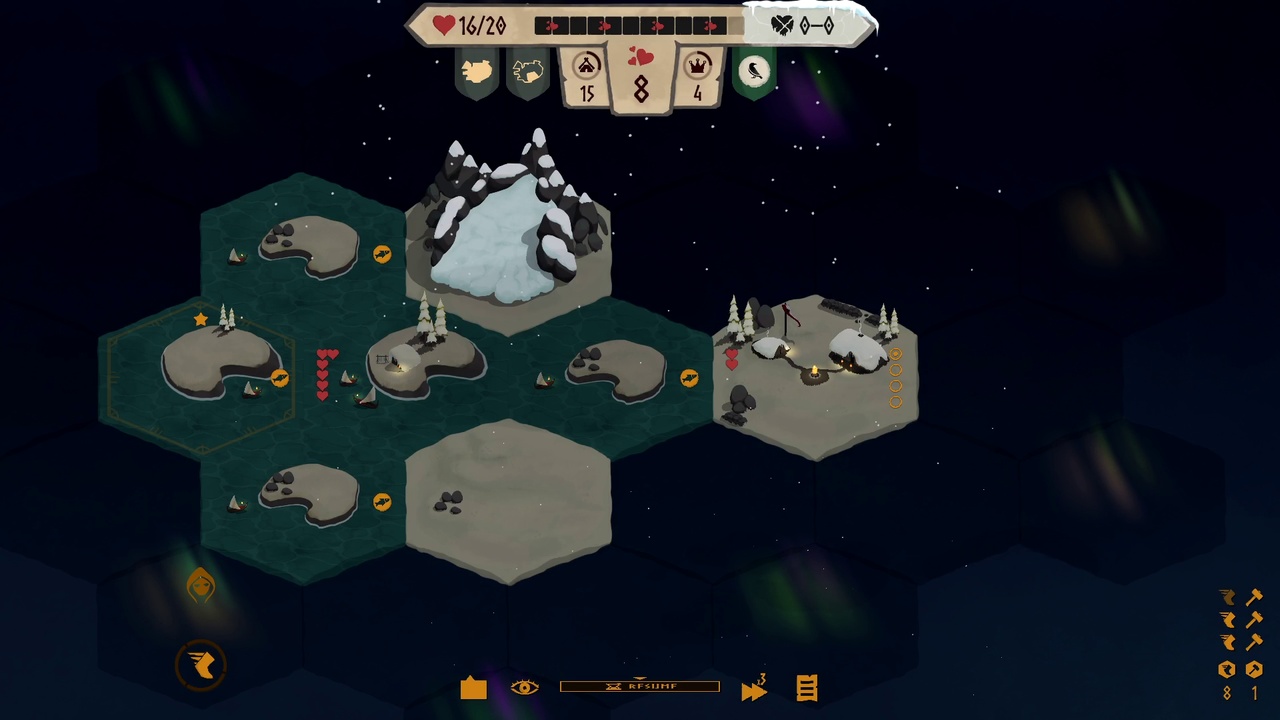Expand the golden leaf marker on the lower-left hex
The width and height of the screenshot is (1280, 720).
pos(201,587)
